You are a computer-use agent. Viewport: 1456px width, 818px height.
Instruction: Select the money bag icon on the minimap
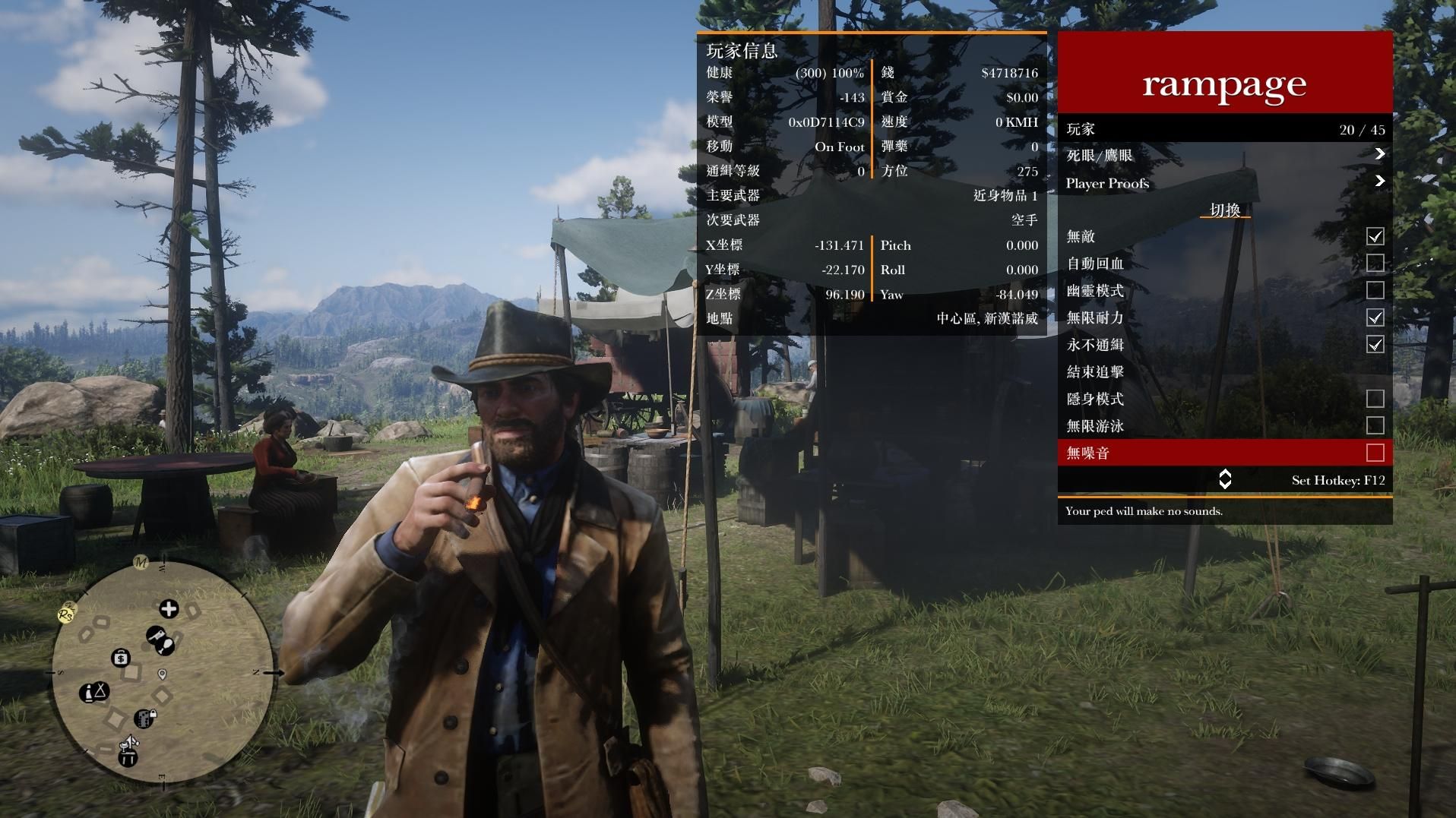pos(121,658)
